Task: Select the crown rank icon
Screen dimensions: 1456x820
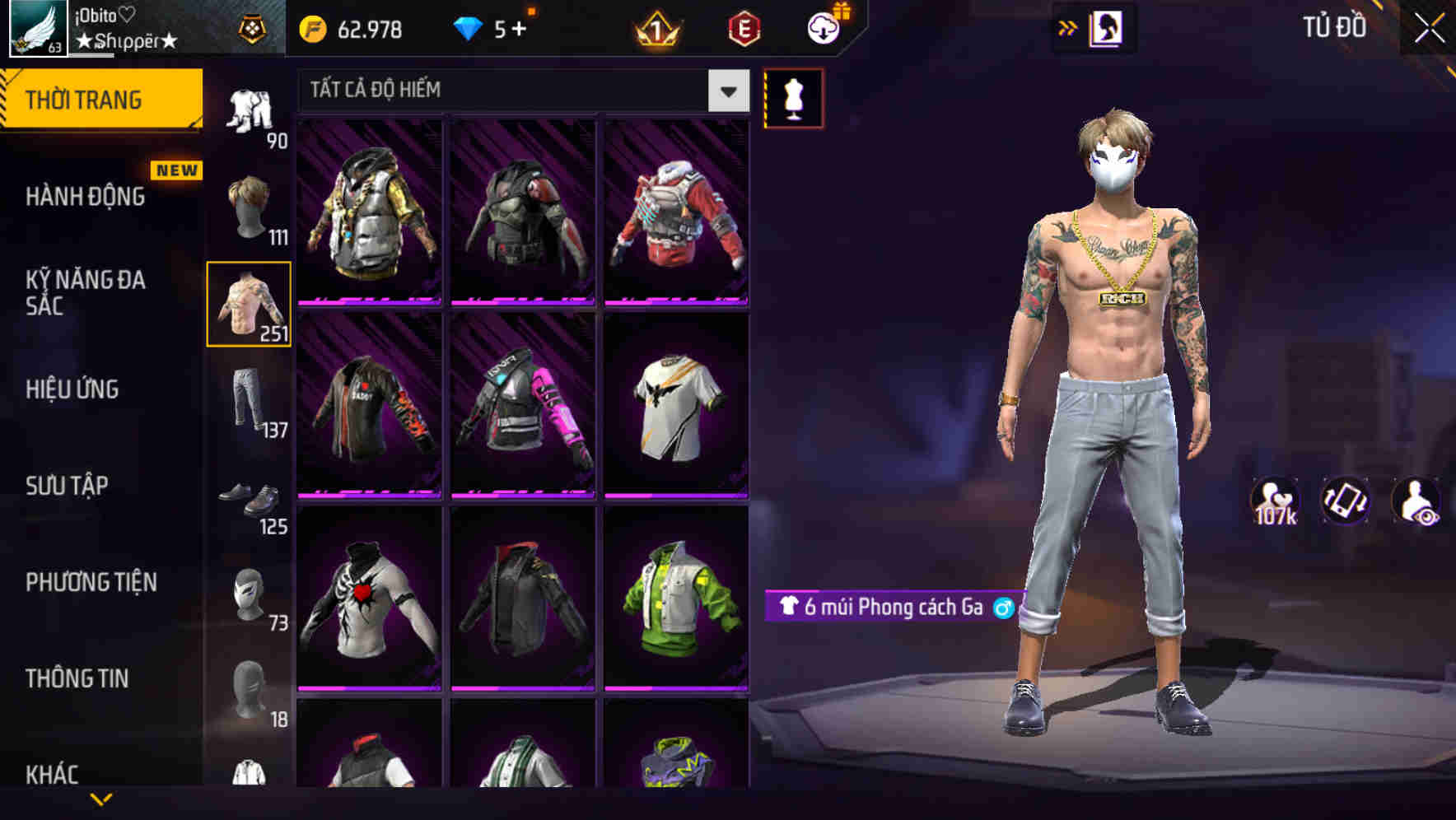Action: (x=653, y=29)
